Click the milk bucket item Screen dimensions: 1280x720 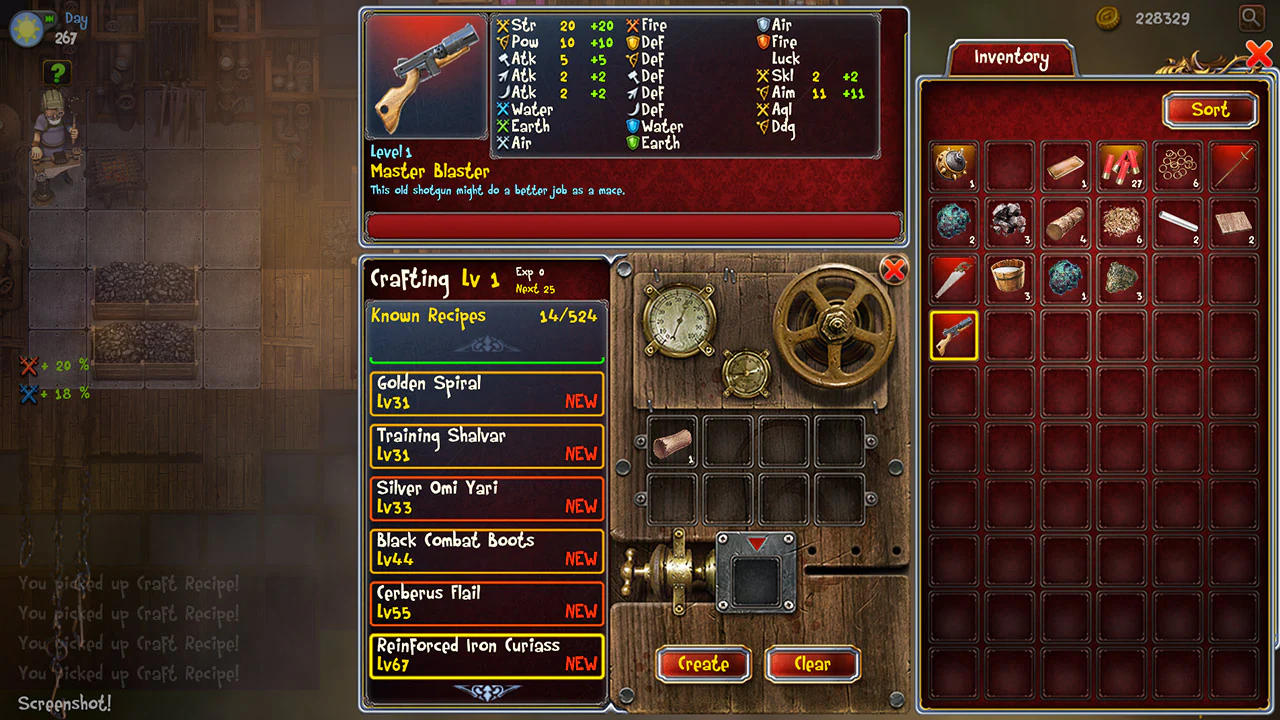pyautogui.click(x=1009, y=279)
